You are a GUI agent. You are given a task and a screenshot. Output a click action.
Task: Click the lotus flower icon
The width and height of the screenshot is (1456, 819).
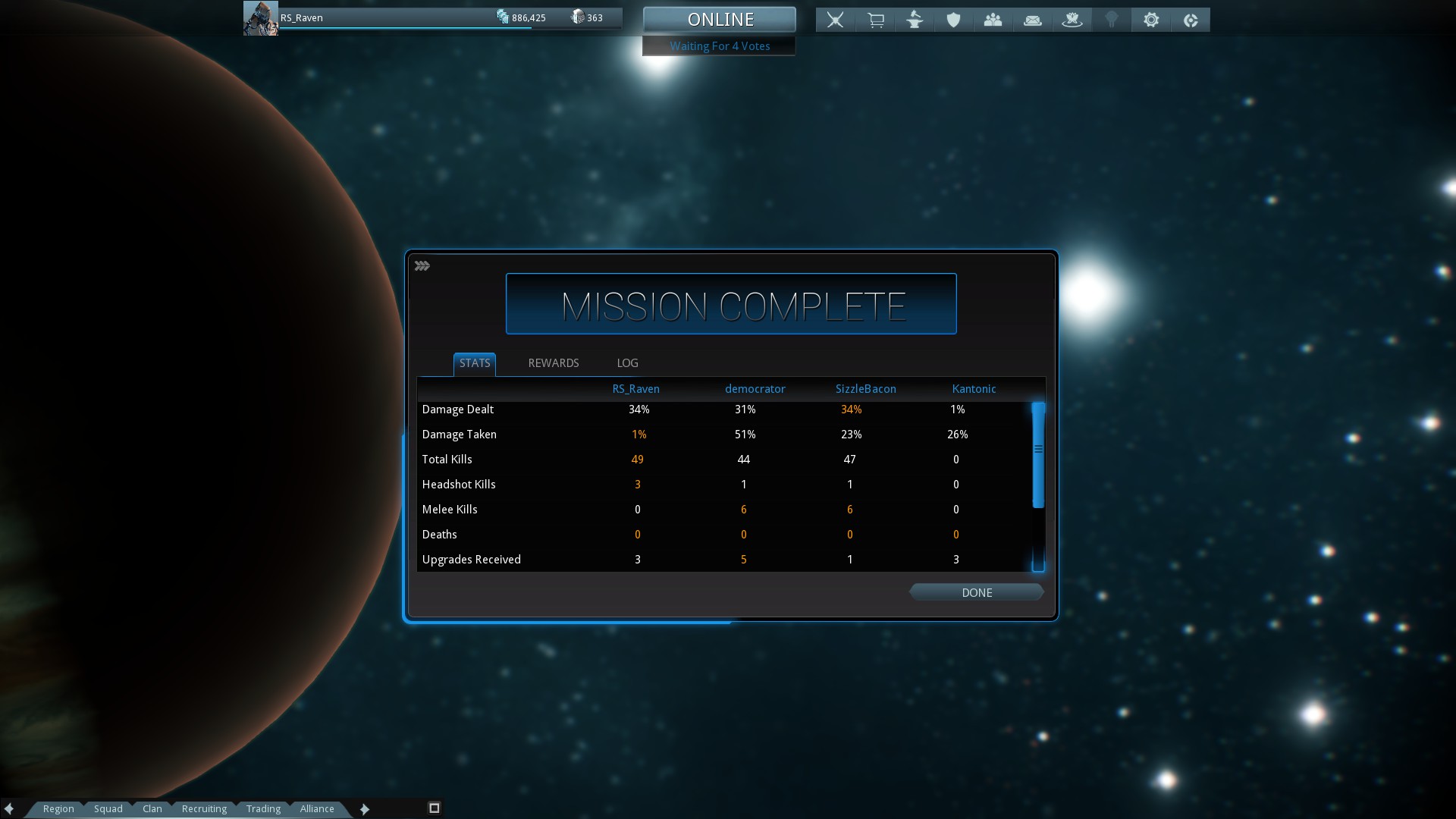pyautogui.click(x=1072, y=20)
